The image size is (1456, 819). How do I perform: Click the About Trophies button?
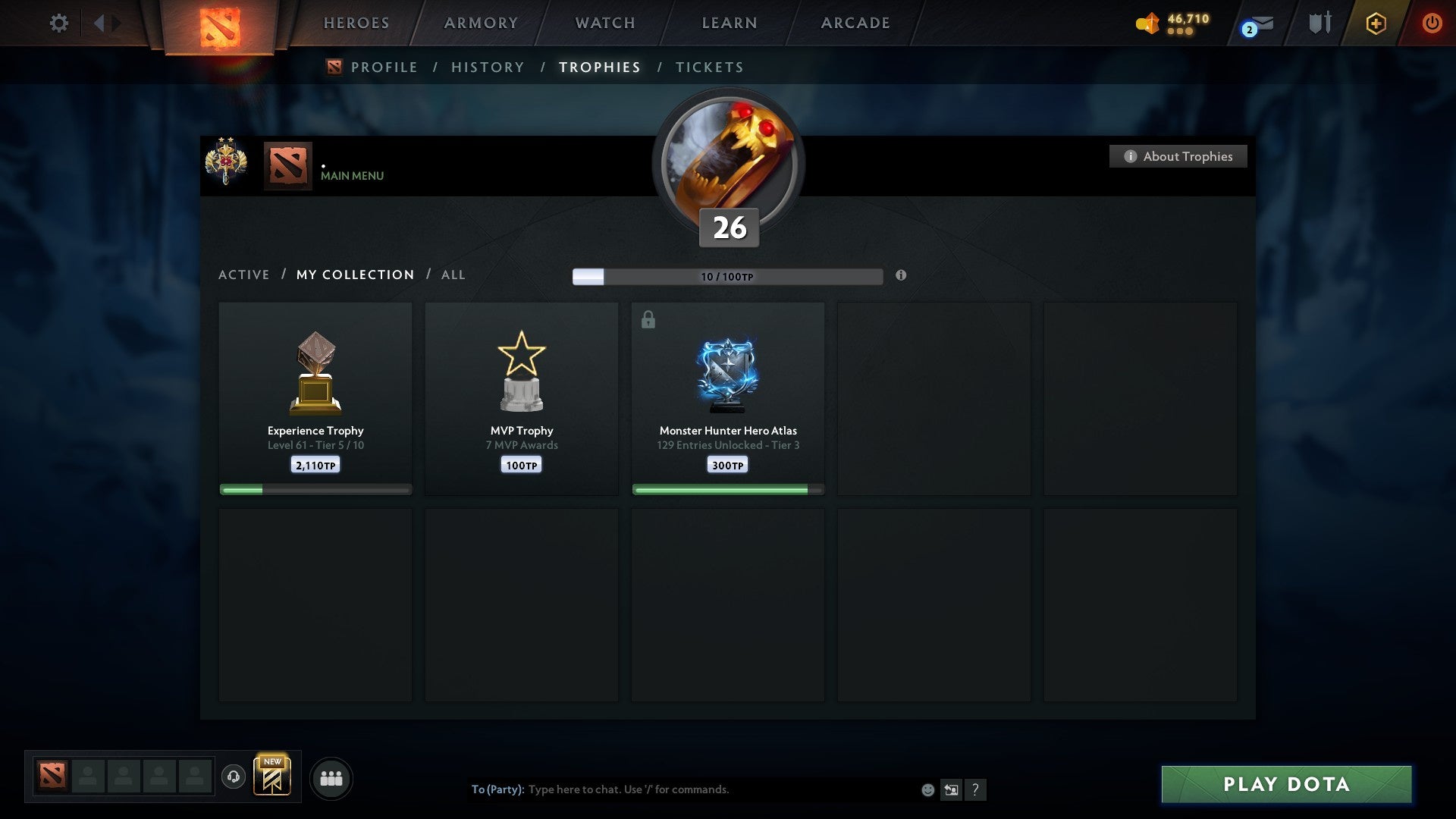tap(1178, 155)
